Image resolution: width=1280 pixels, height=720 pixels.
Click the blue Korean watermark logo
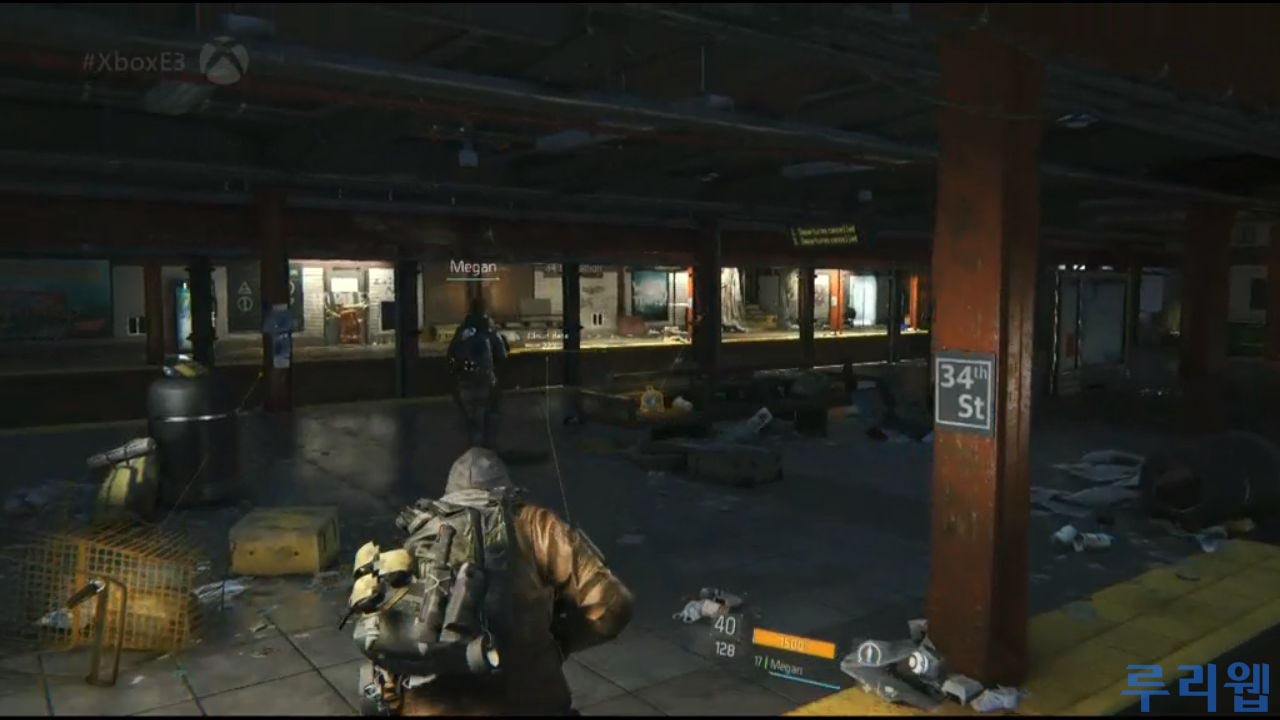(1195, 687)
